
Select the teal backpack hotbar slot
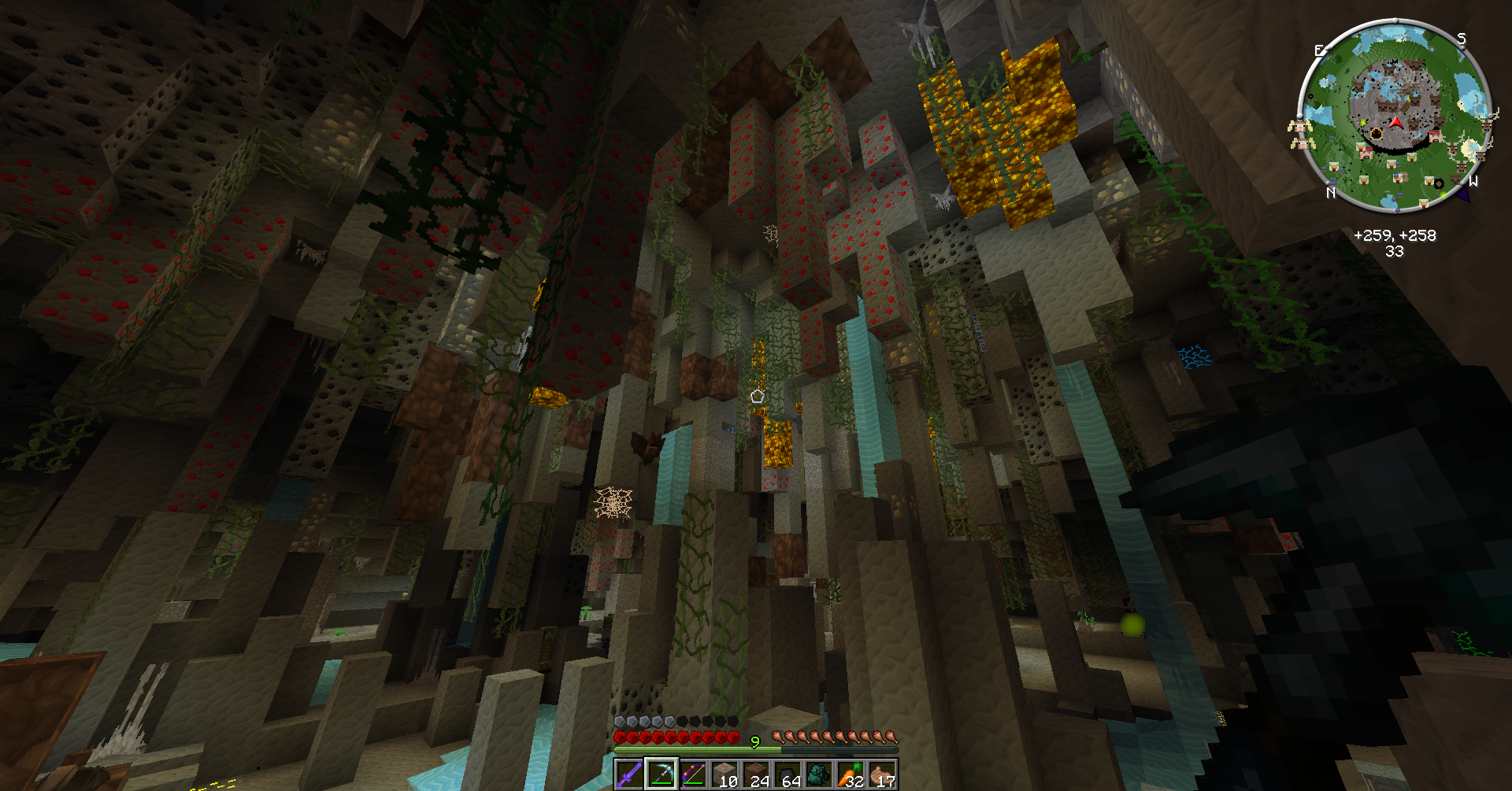[x=819, y=774]
